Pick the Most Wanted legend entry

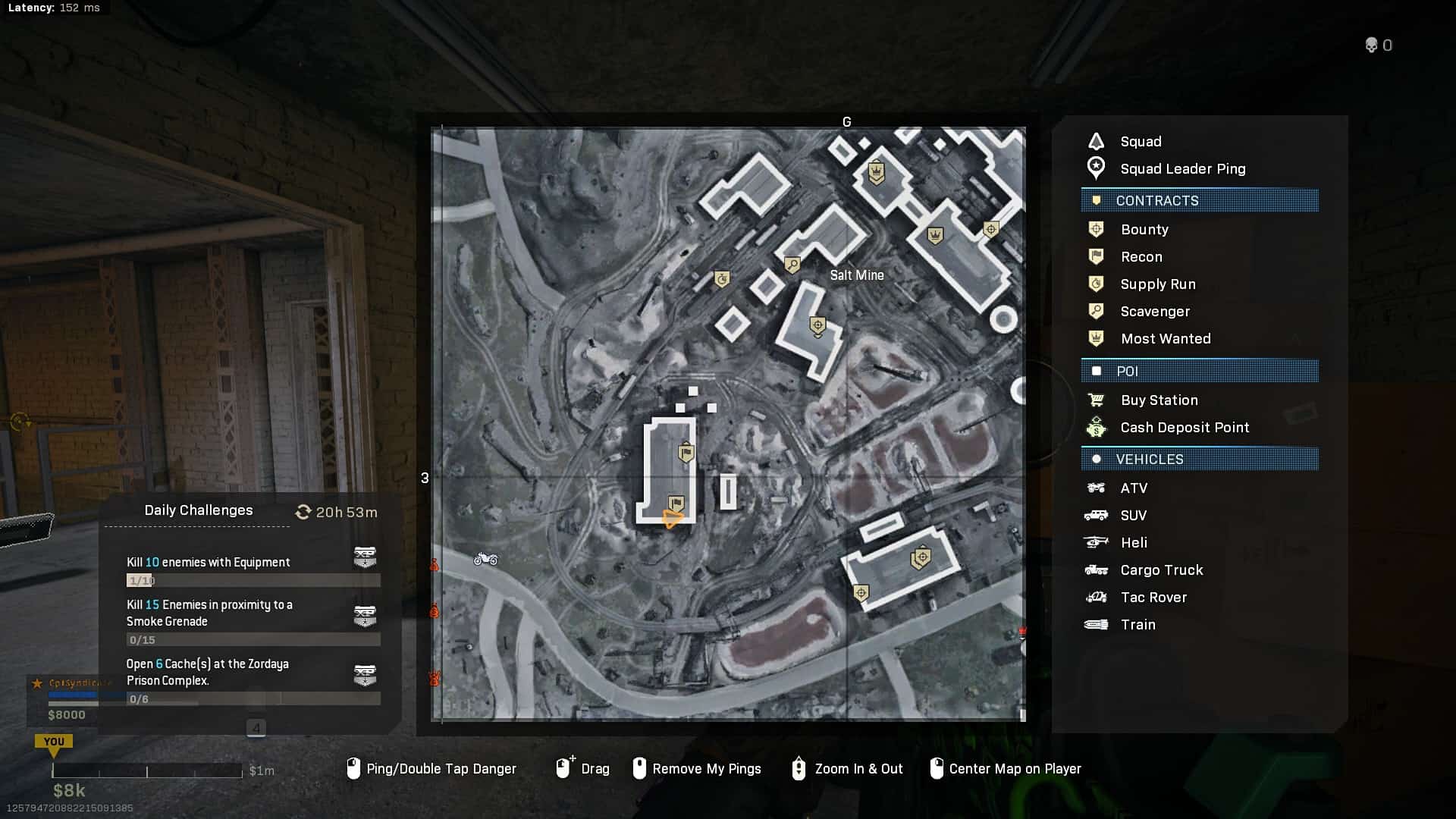coord(1165,339)
